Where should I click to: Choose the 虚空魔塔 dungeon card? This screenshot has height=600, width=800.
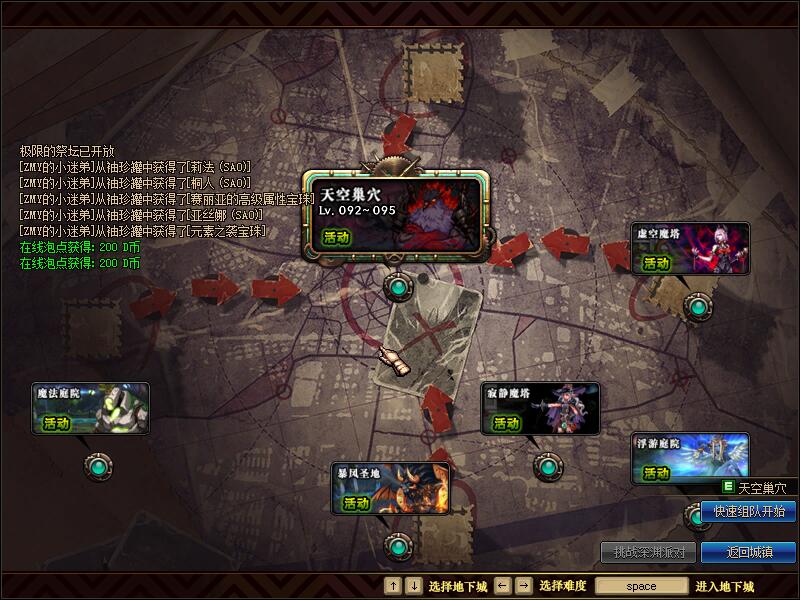691,247
